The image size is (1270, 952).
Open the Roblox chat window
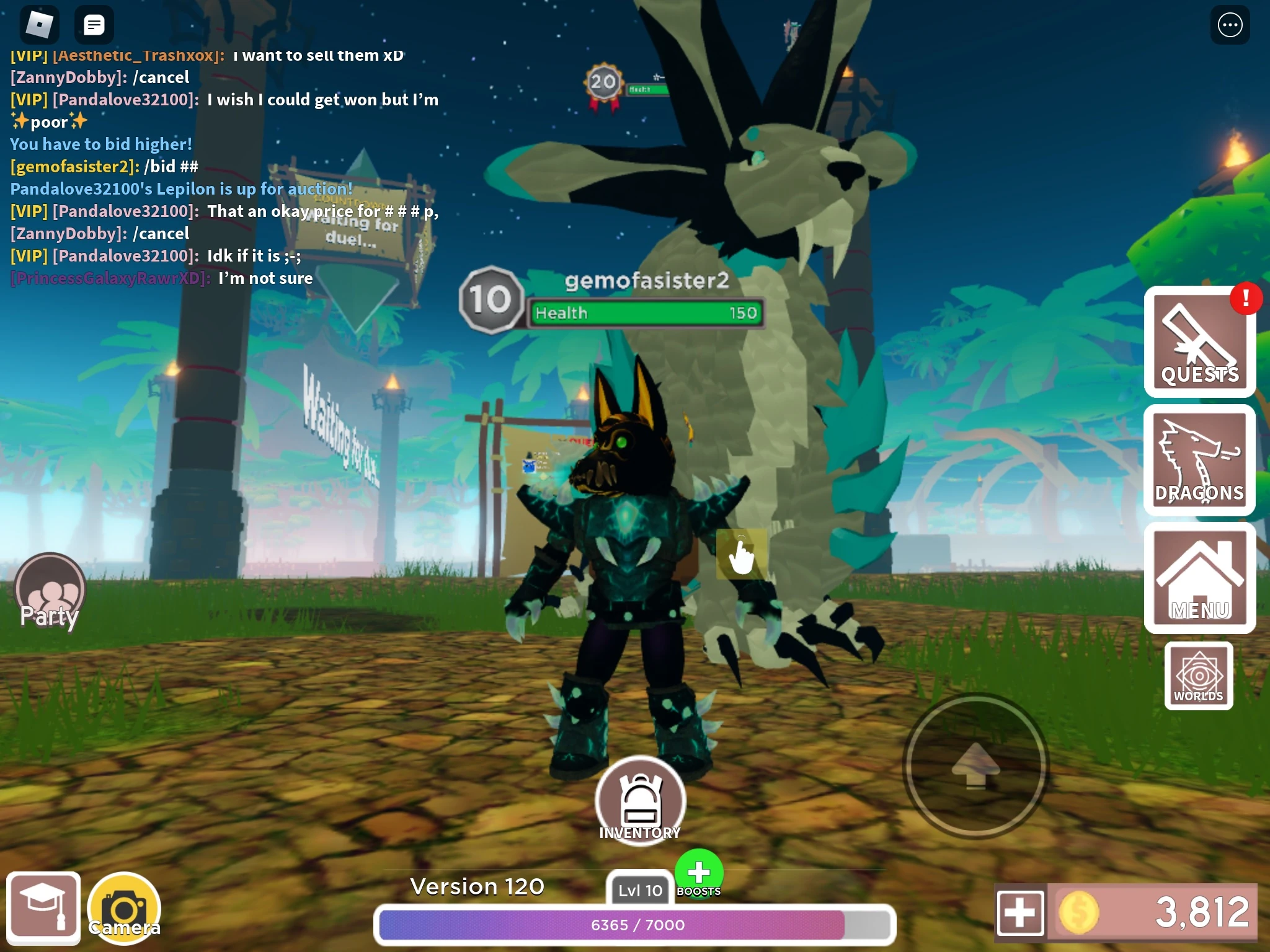(94, 24)
